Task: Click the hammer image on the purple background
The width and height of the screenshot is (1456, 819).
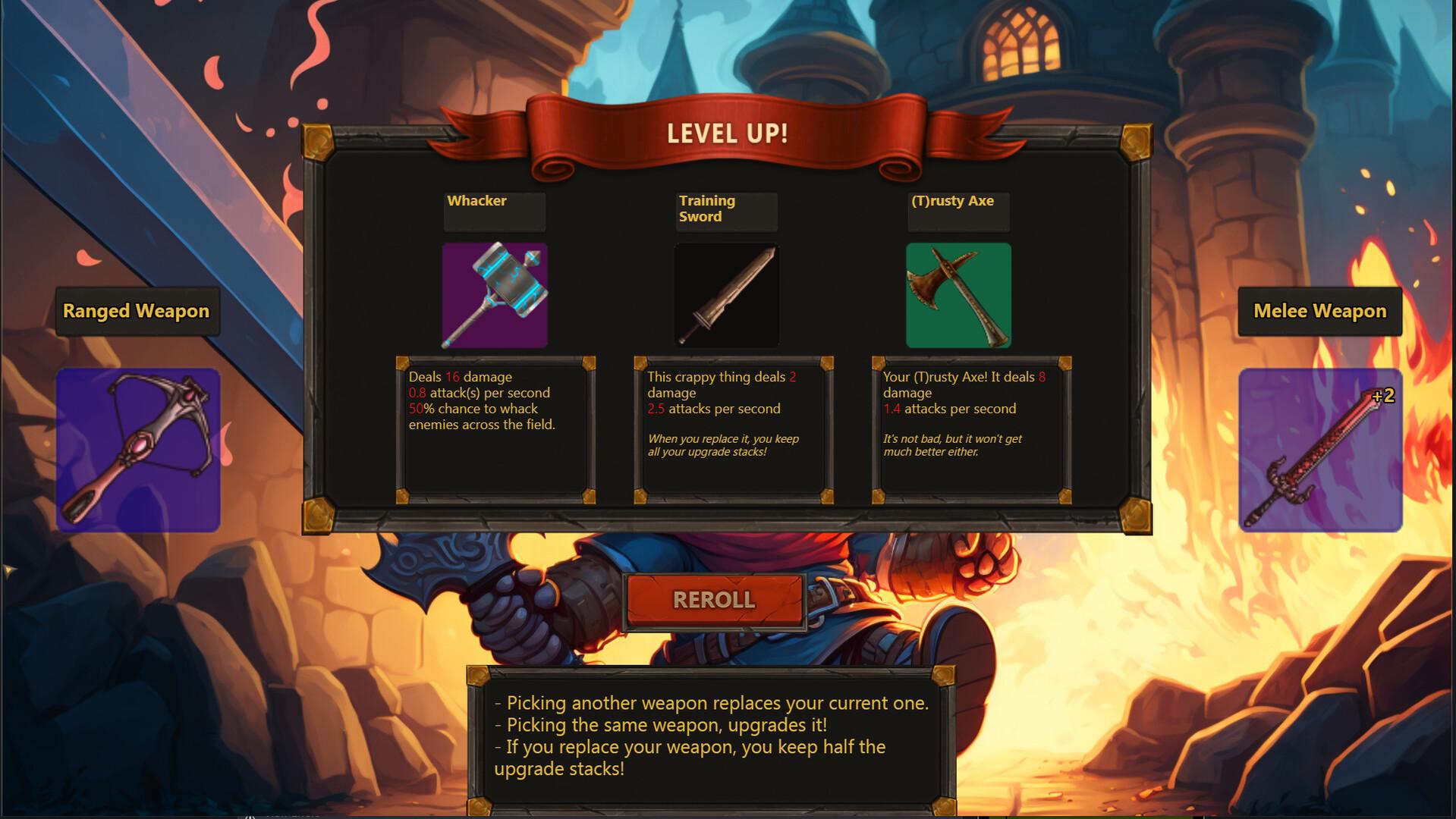Action: (x=494, y=295)
